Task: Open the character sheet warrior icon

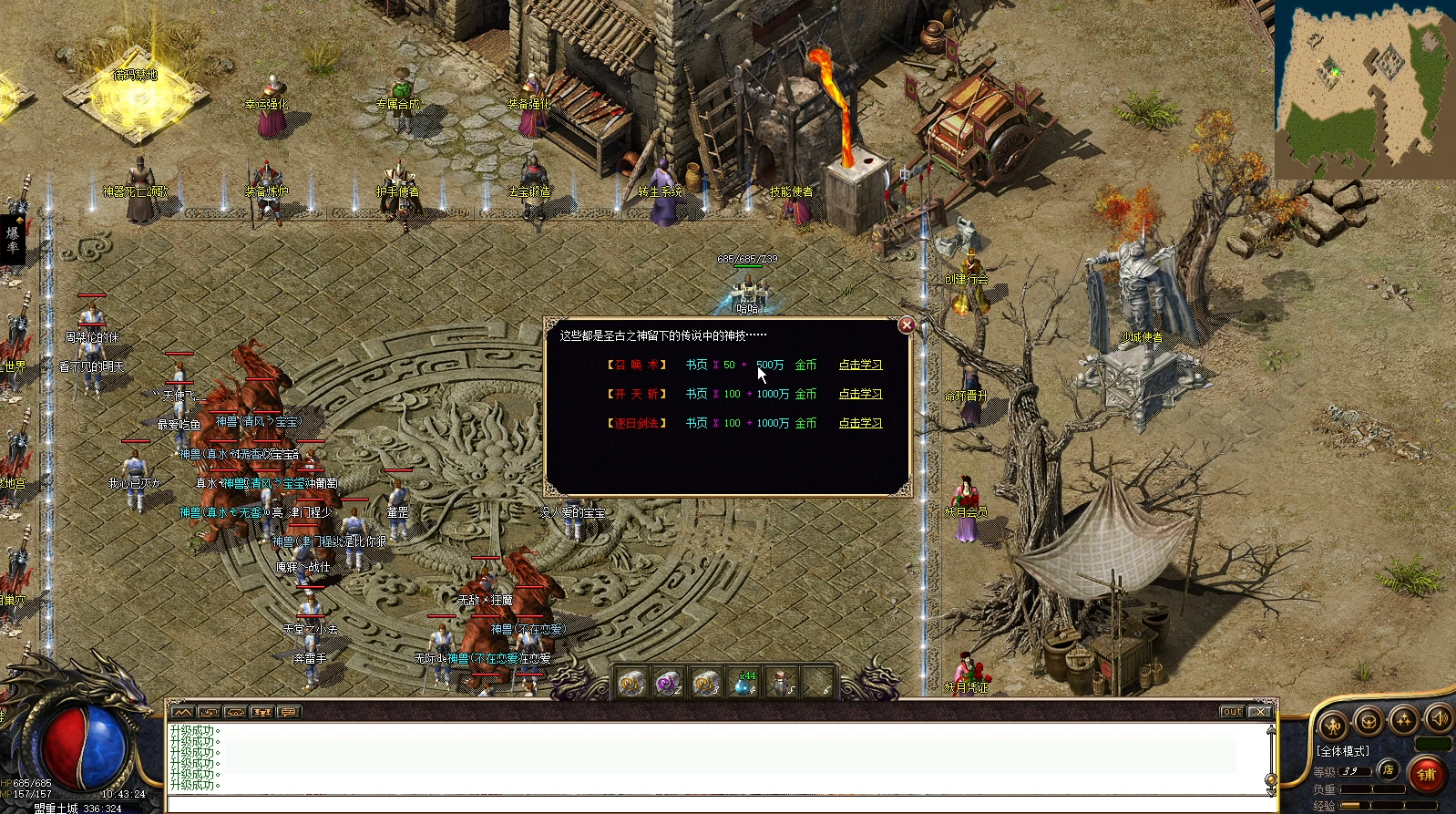Action: pos(1333,726)
